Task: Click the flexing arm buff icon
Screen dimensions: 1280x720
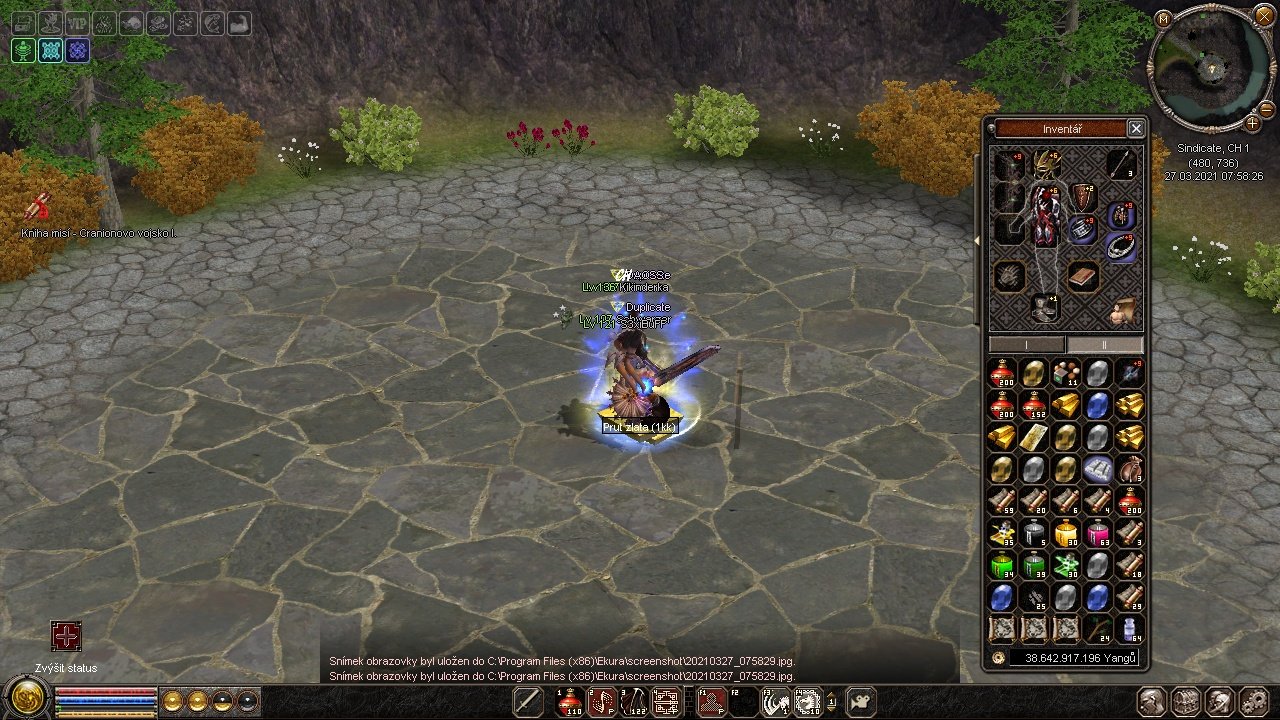Action: [239, 23]
